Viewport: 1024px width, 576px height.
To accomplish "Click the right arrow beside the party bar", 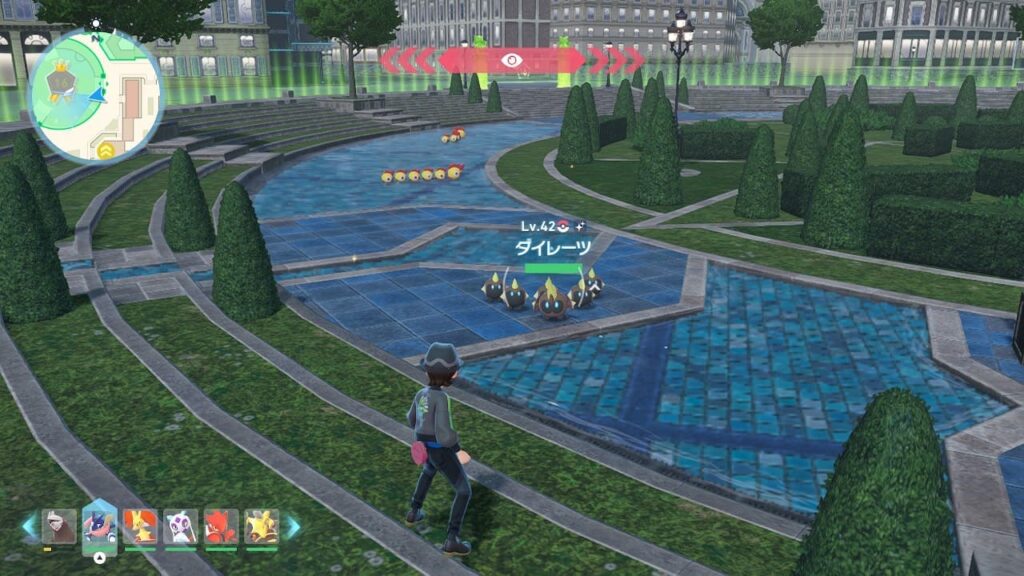I will click(292, 526).
